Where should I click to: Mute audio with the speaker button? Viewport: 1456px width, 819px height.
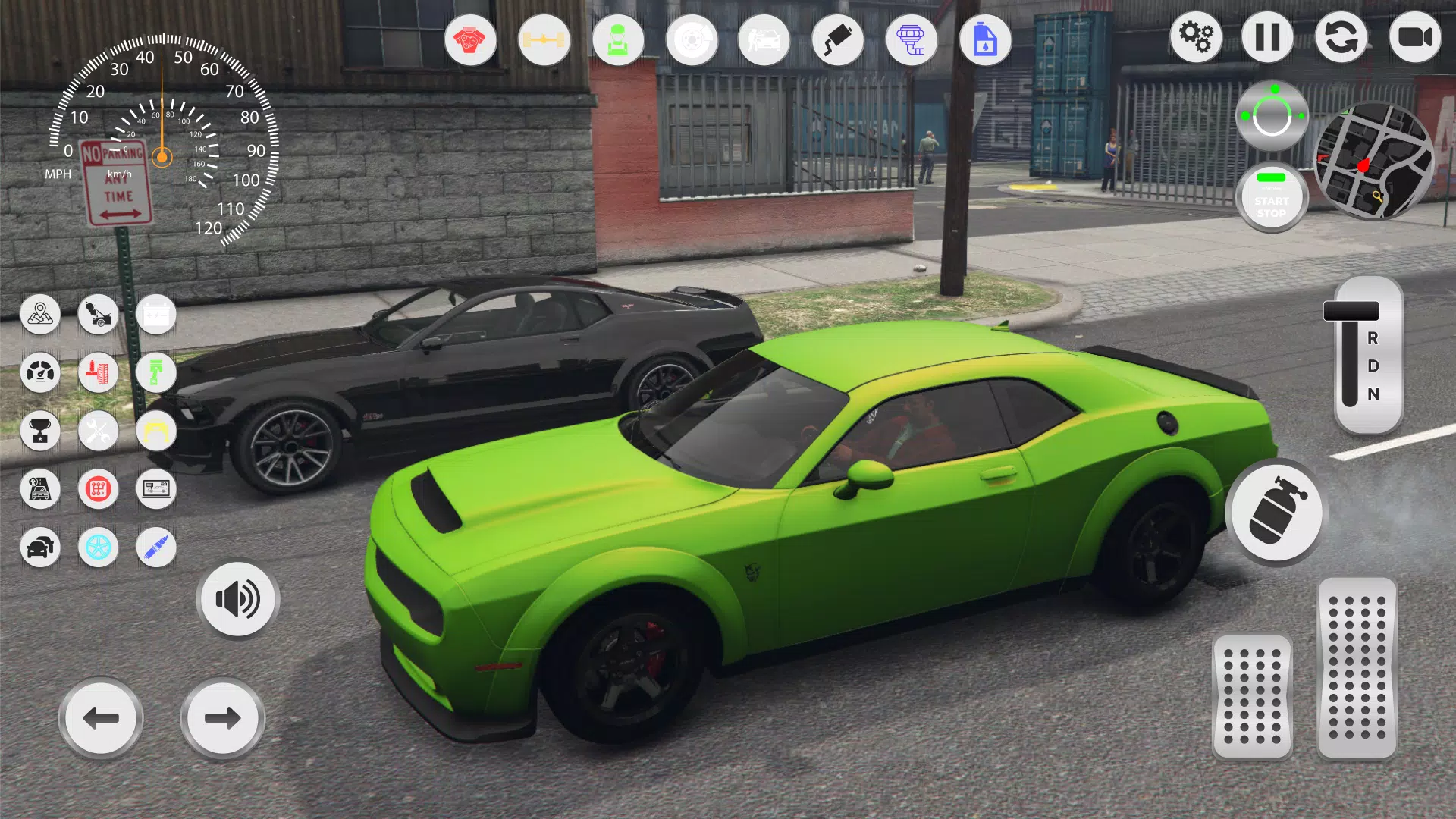pyautogui.click(x=237, y=599)
